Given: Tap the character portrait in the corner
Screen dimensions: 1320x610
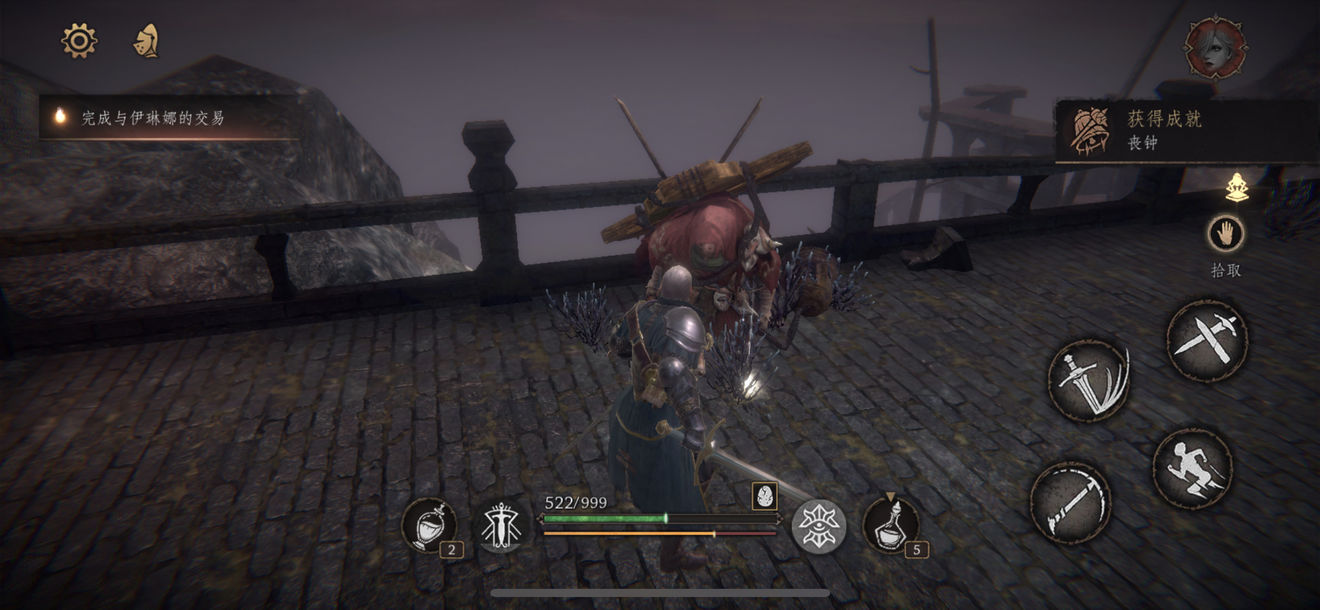Looking at the screenshot, I should (1216, 48).
